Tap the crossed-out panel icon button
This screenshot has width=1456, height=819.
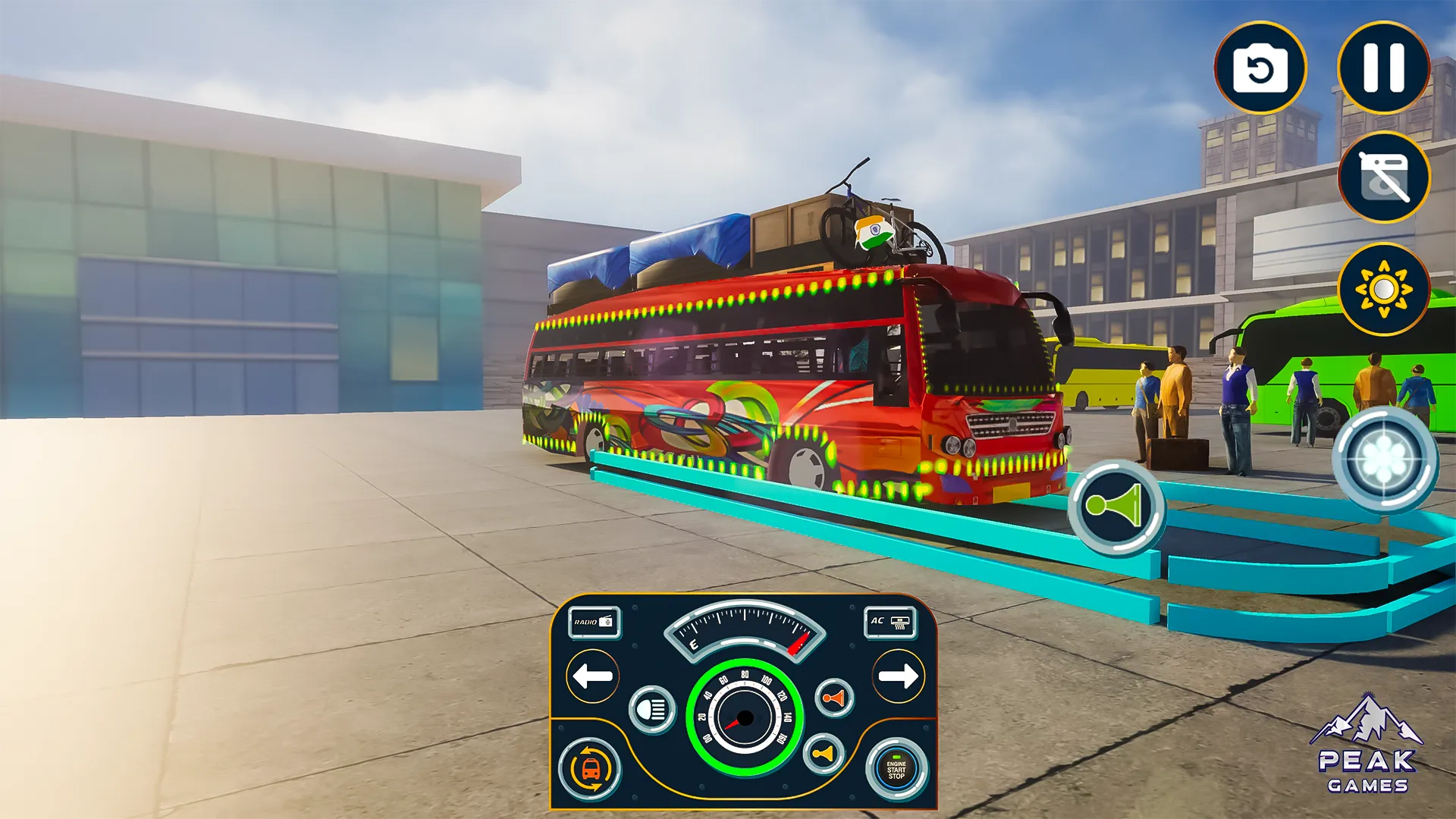[1384, 177]
